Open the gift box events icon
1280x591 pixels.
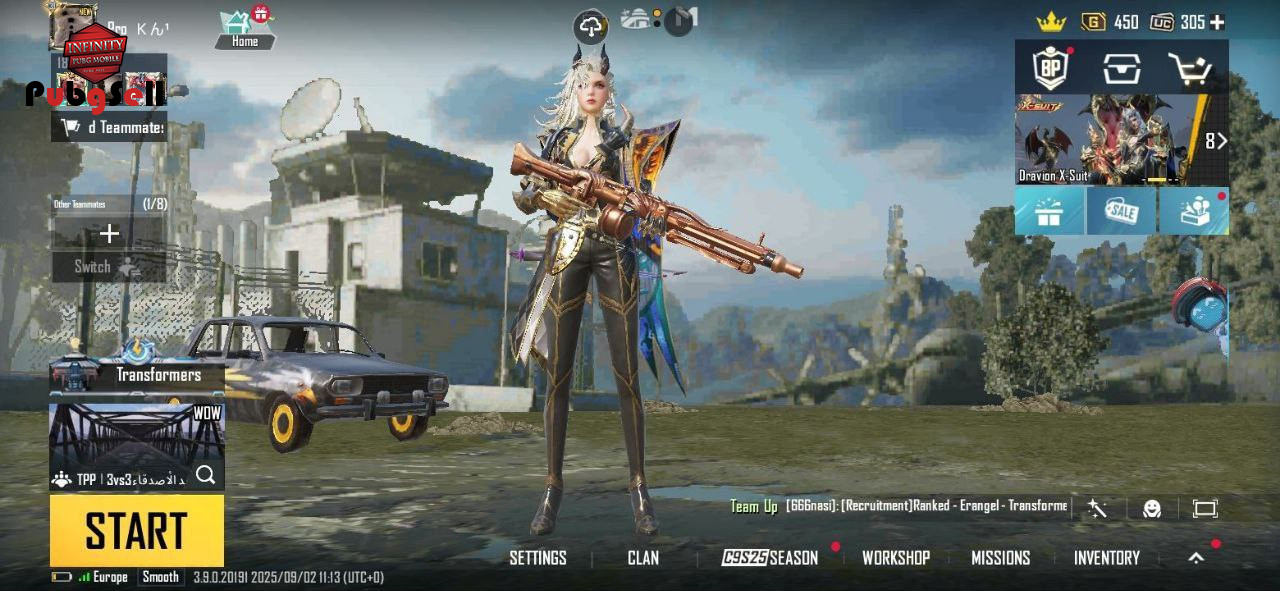coord(1049,211)
